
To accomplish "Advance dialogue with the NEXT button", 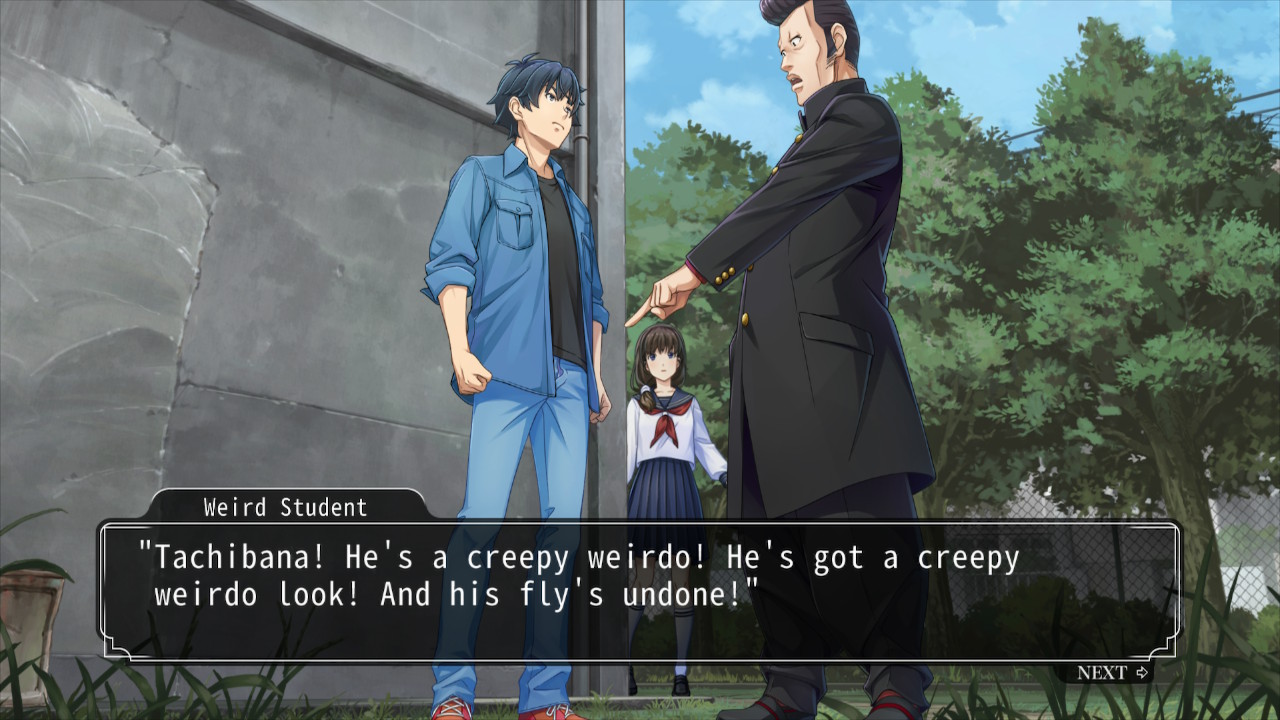I will (x=1112, y=672).
